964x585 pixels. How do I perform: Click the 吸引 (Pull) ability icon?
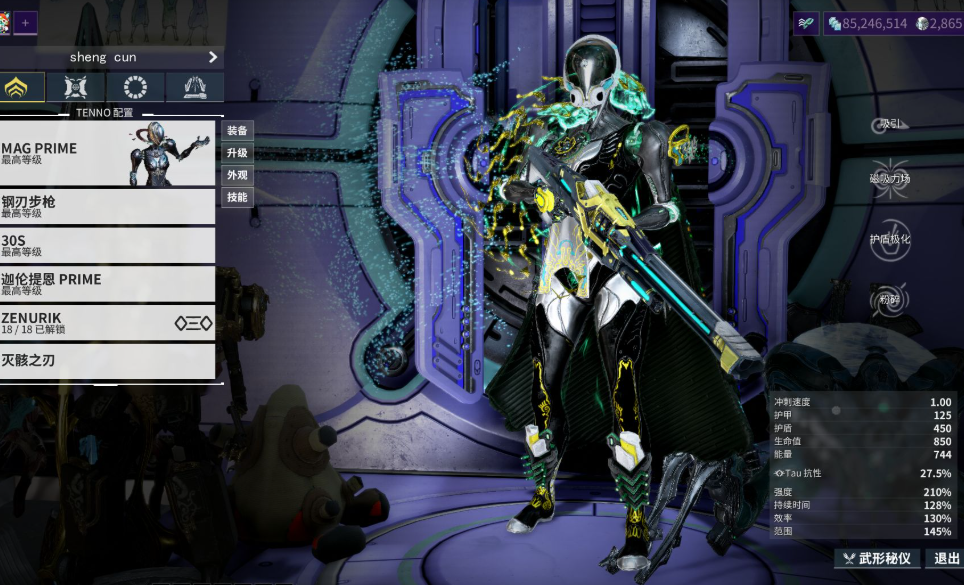(x=889, y=124)
